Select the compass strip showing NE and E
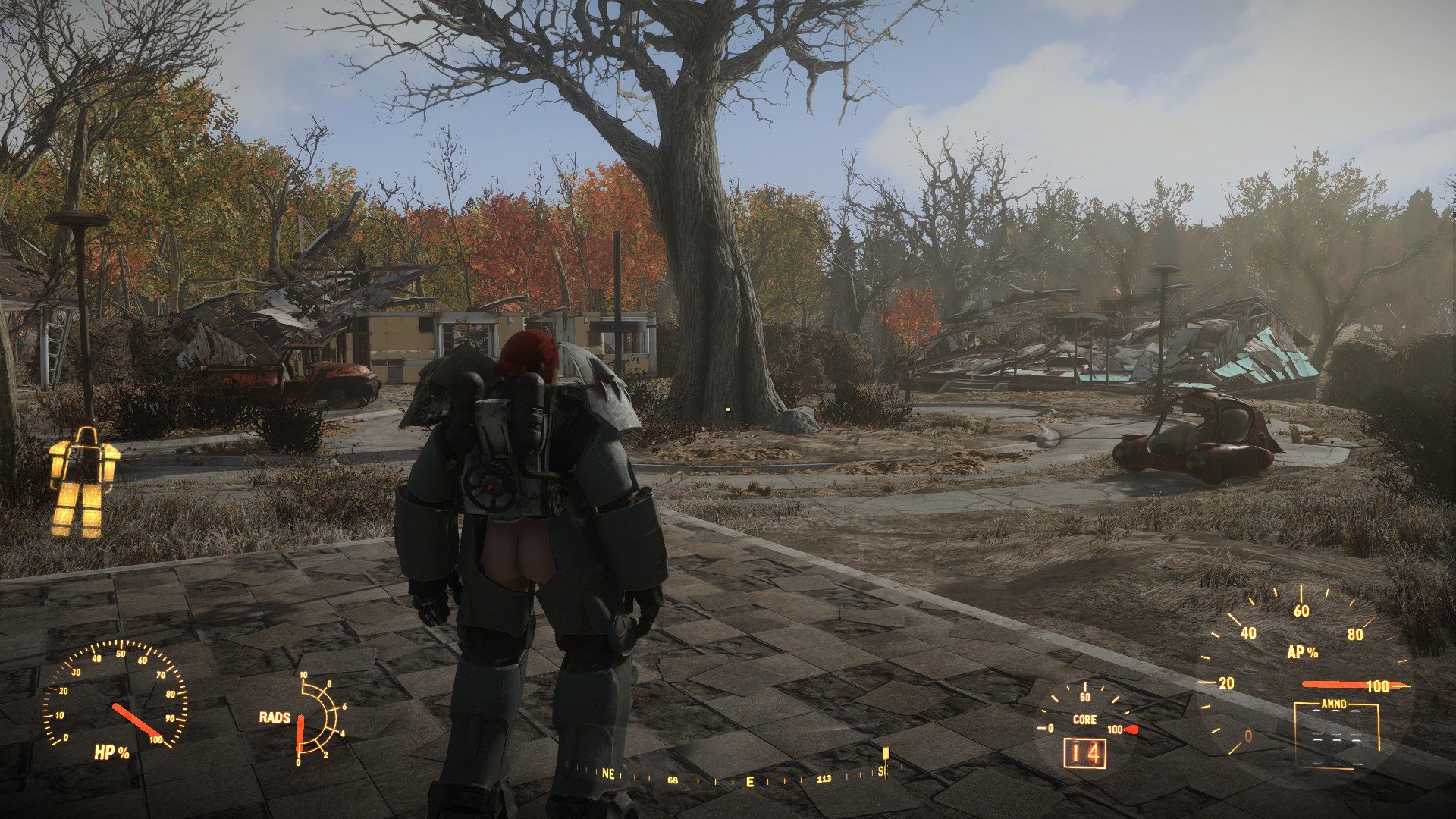This screenshot has height=819, width=1456. (728, 777)
